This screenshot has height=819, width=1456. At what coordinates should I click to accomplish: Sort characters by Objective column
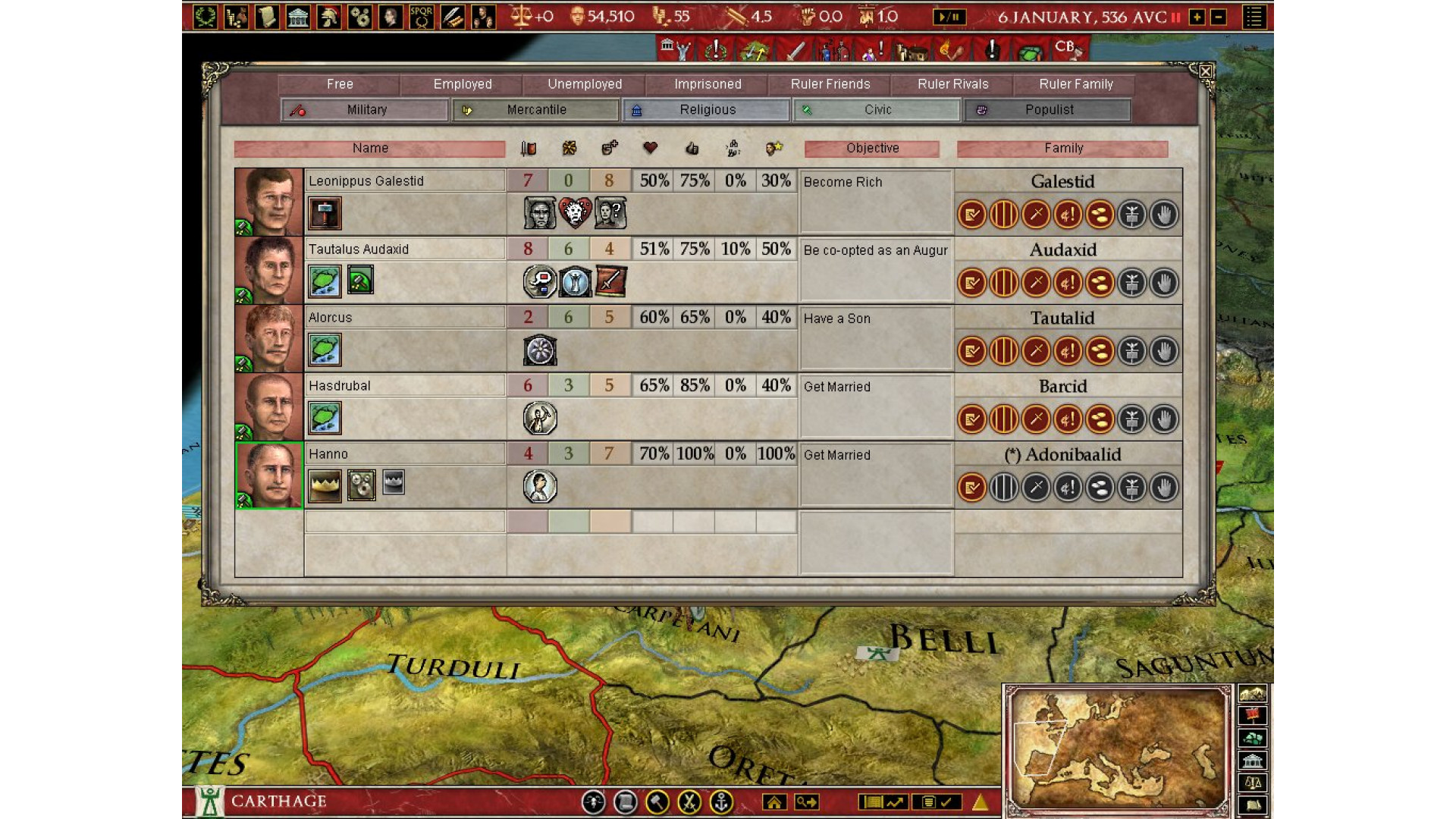point(872,149)
